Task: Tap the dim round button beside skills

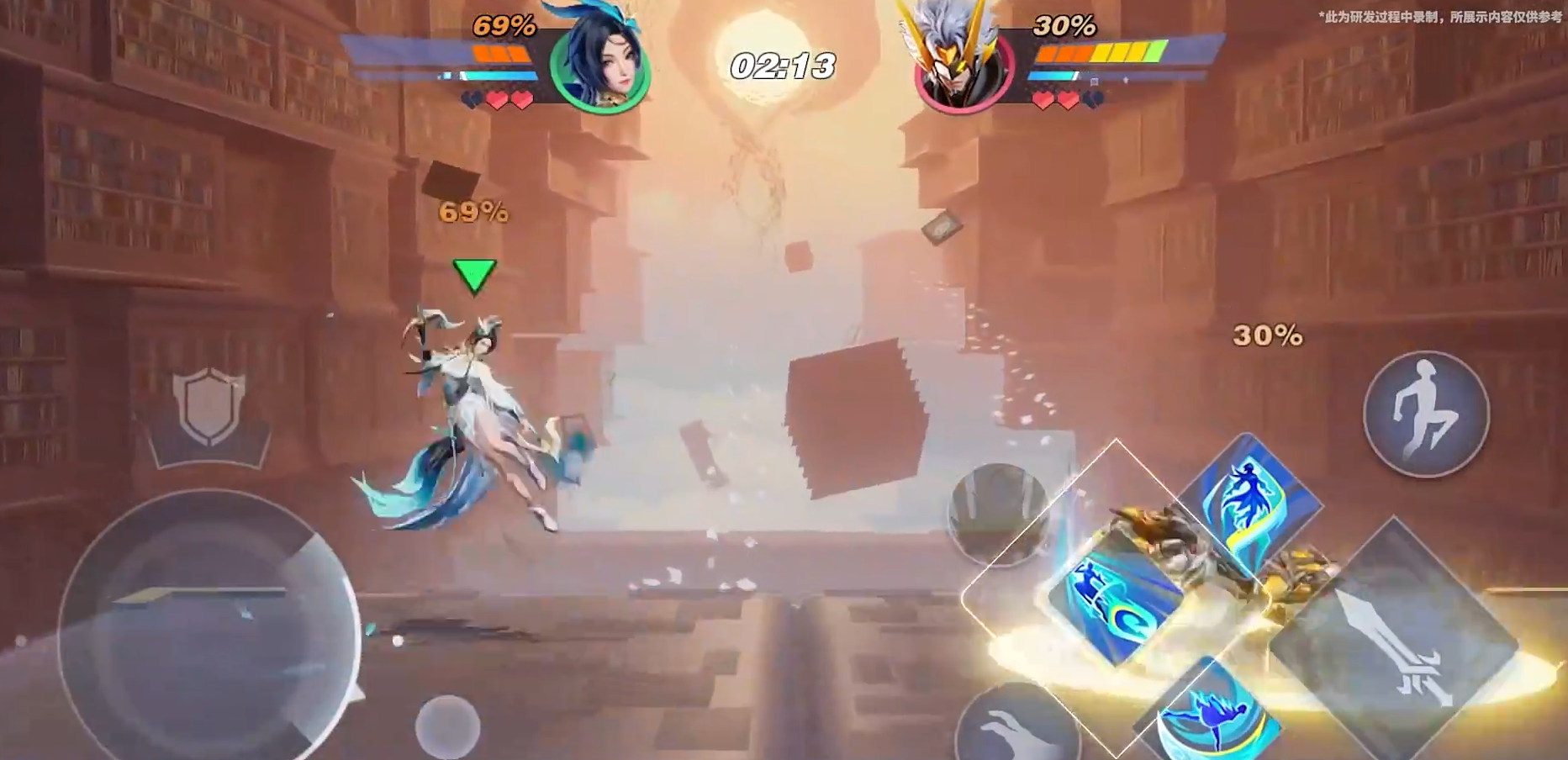Action: coord(998,514)
